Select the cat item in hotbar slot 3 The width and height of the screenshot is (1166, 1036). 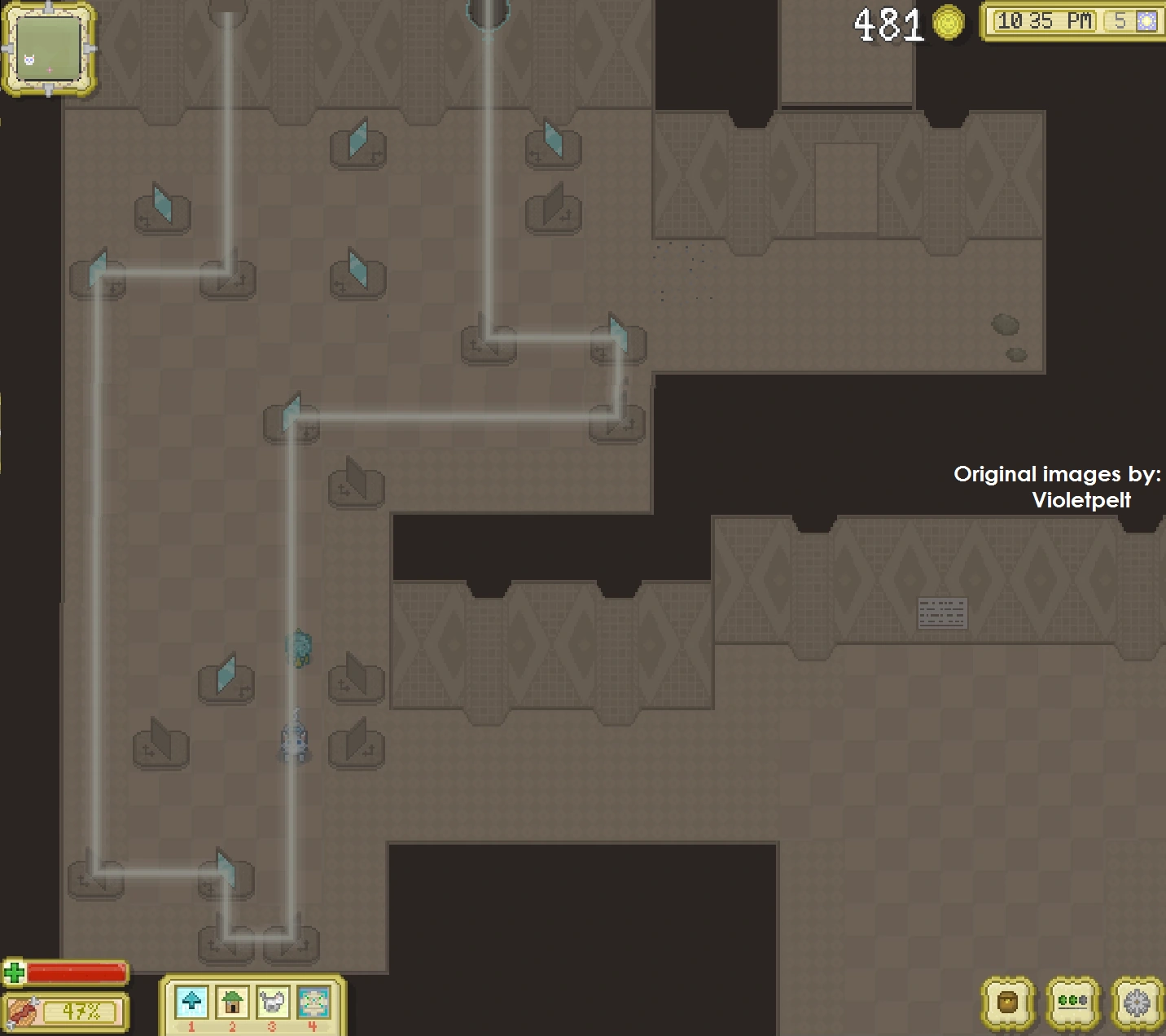271,1003
